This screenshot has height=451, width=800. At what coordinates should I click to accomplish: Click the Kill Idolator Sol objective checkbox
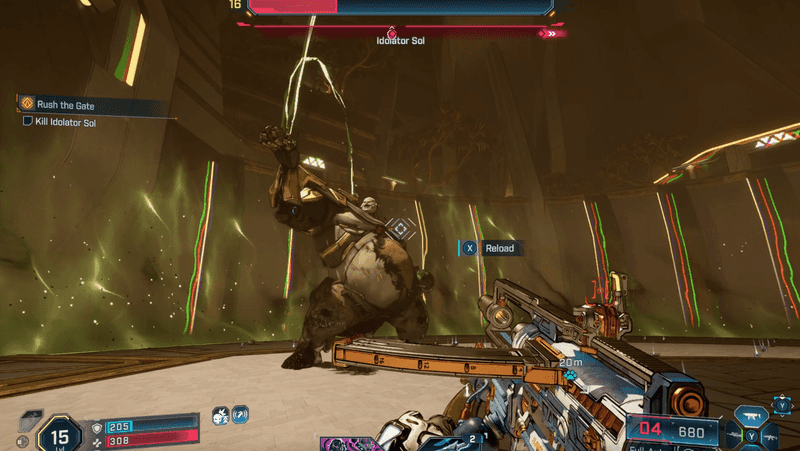(28, 122)
